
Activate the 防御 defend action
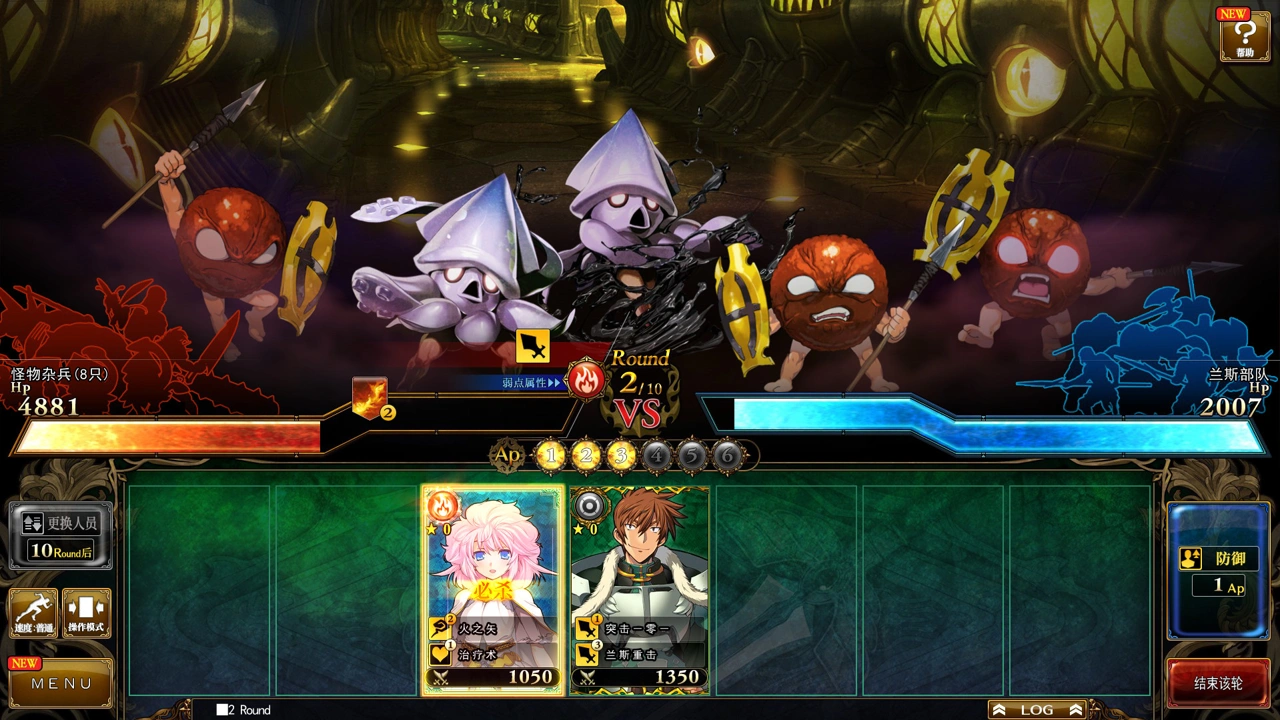click(x=1217, y=570)
